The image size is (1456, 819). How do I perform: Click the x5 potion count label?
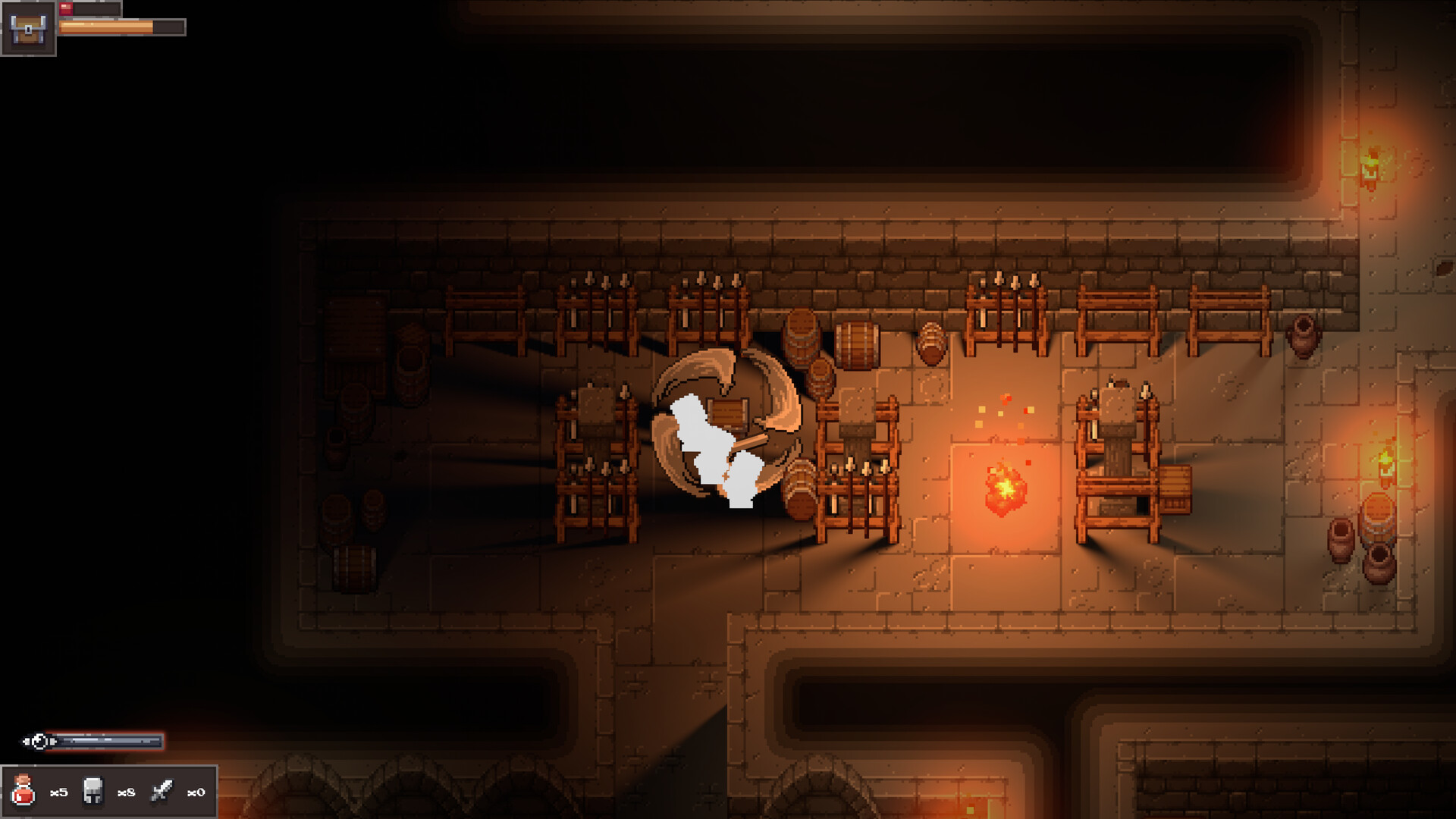point(59,793)
